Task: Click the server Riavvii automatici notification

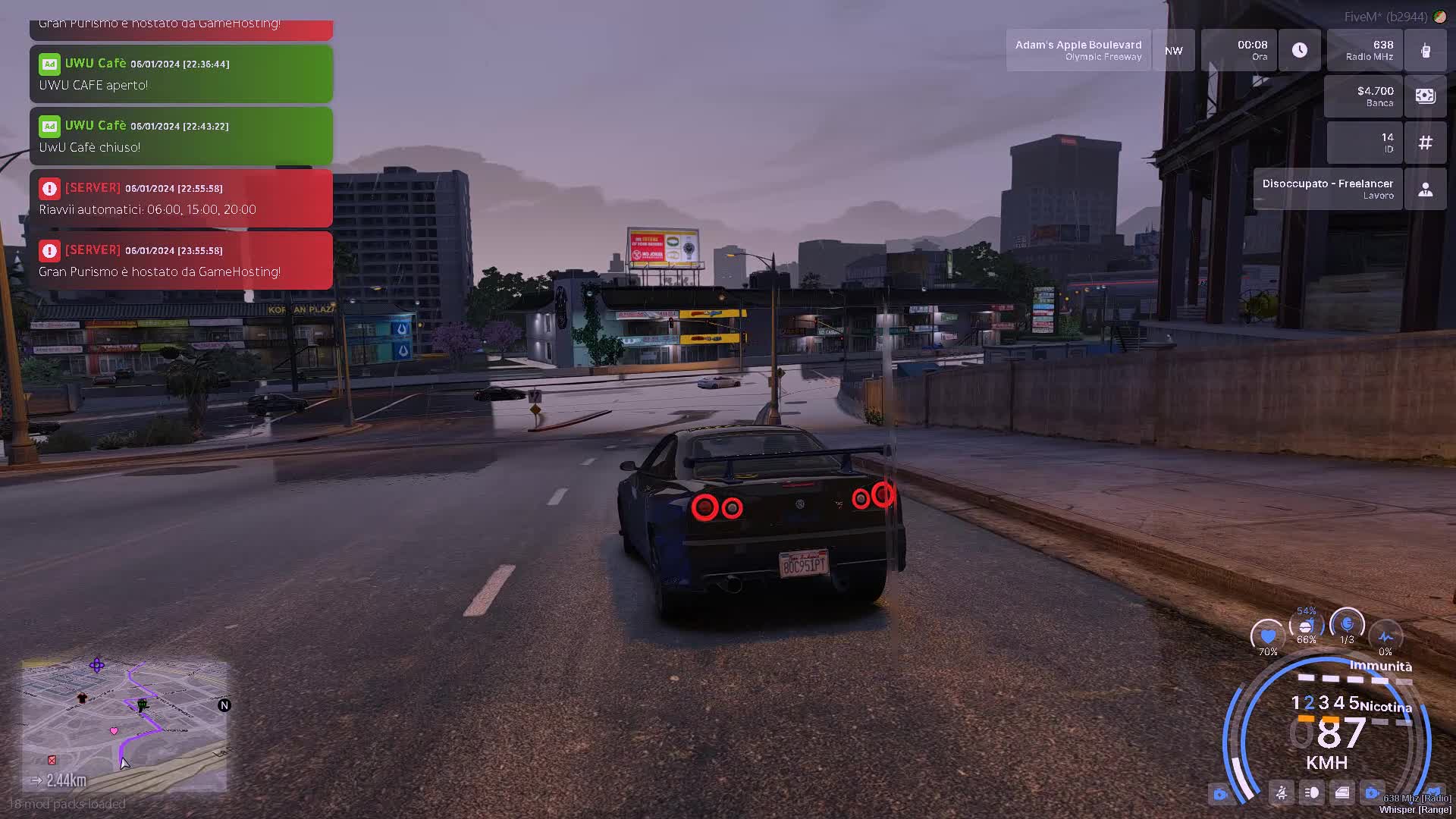Action: (x=180, y=199)
